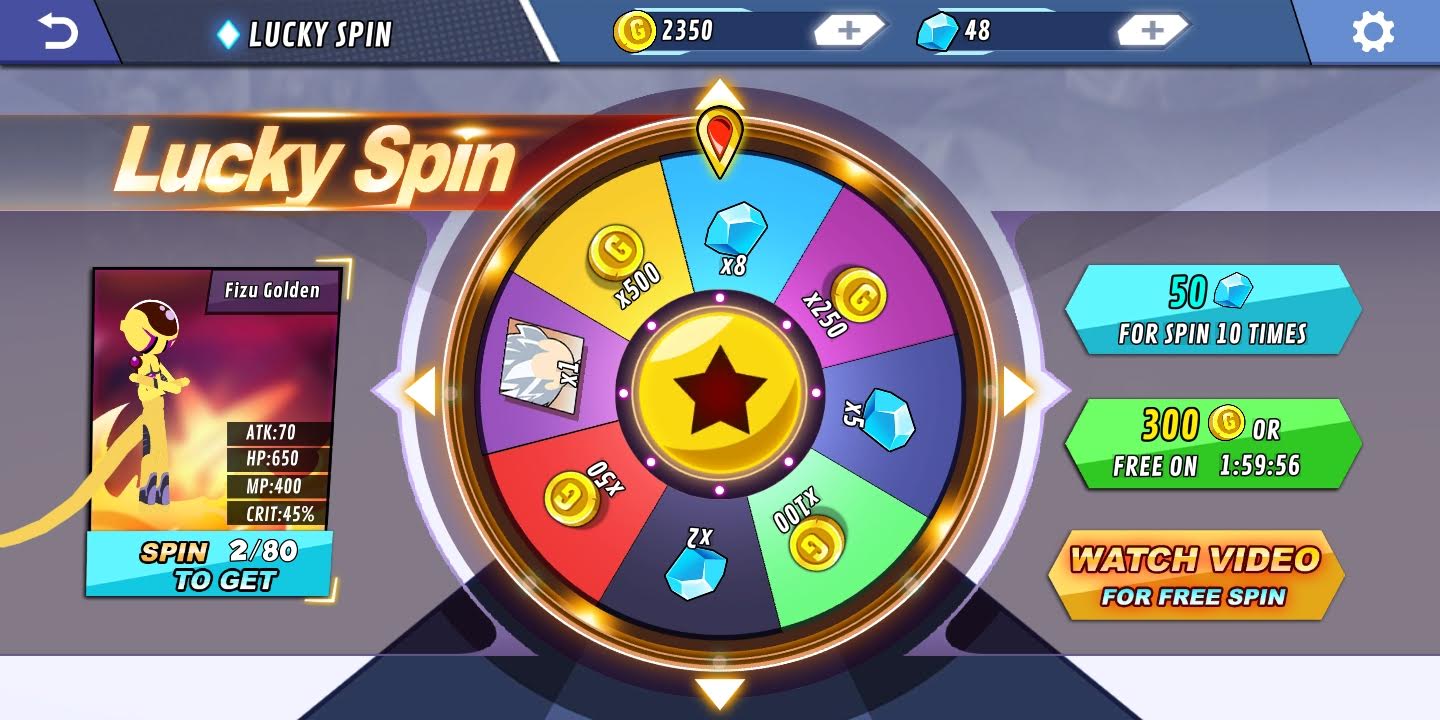Tap the diamond icon next to 48

pos(938,30)
